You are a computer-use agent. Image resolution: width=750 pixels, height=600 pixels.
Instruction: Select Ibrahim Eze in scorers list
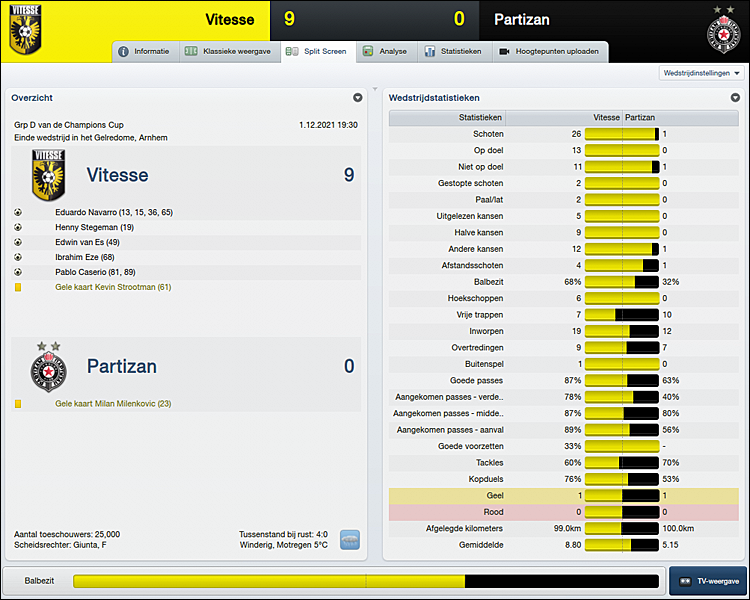[84, 257]
